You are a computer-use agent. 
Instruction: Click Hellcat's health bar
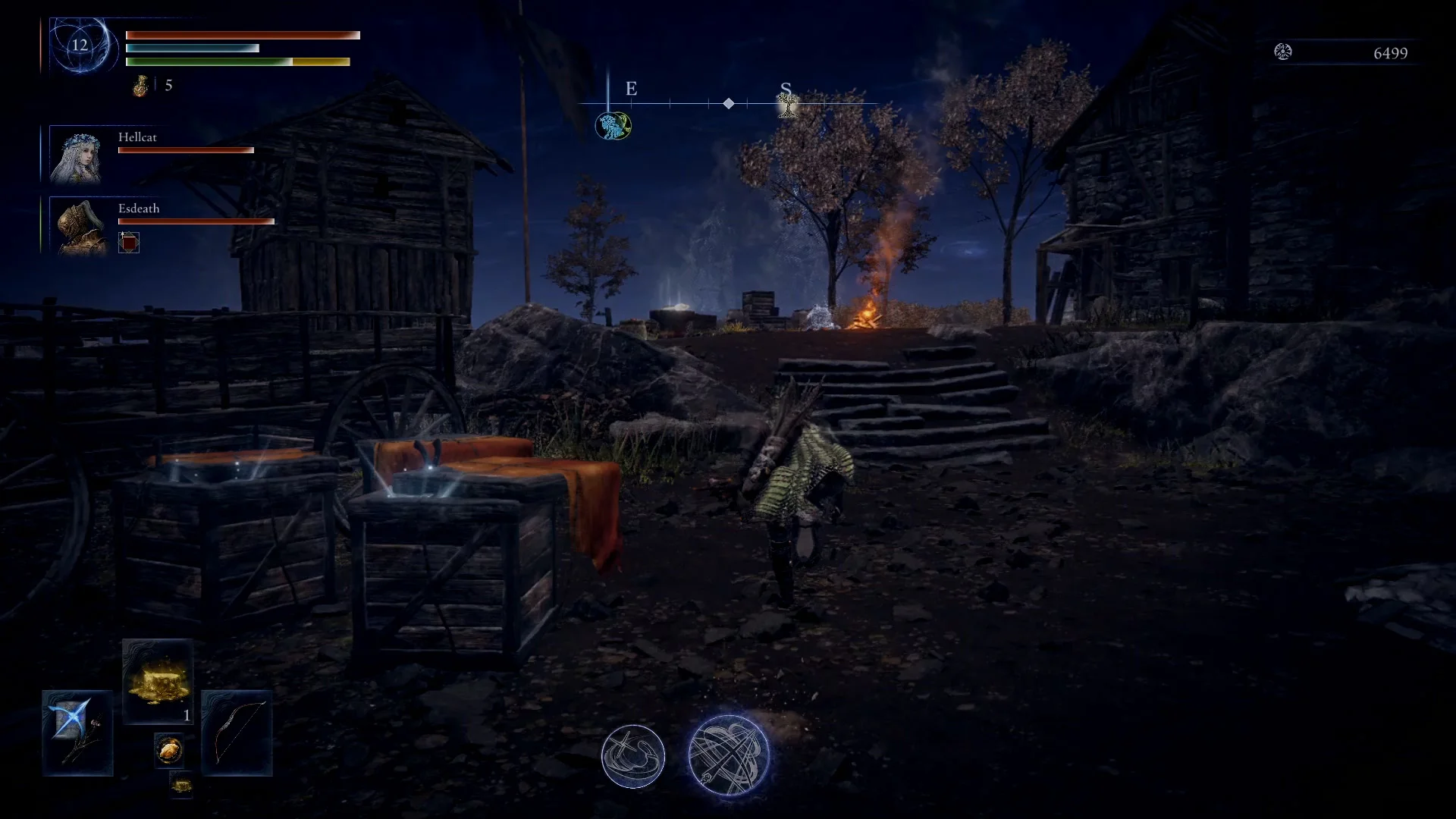[185, 150]
